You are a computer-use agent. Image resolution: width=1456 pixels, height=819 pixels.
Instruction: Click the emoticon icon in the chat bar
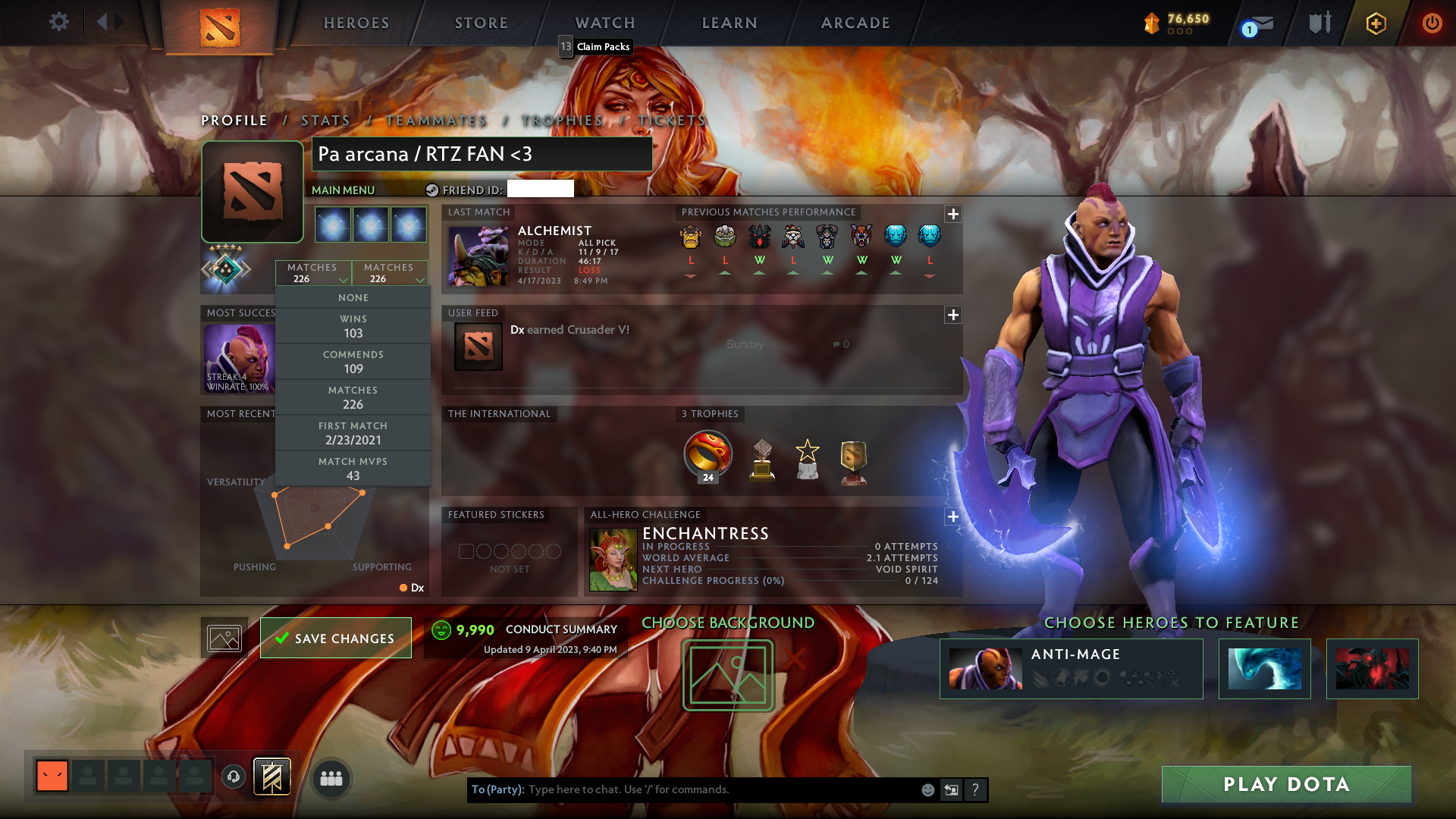tap(927, 789)
